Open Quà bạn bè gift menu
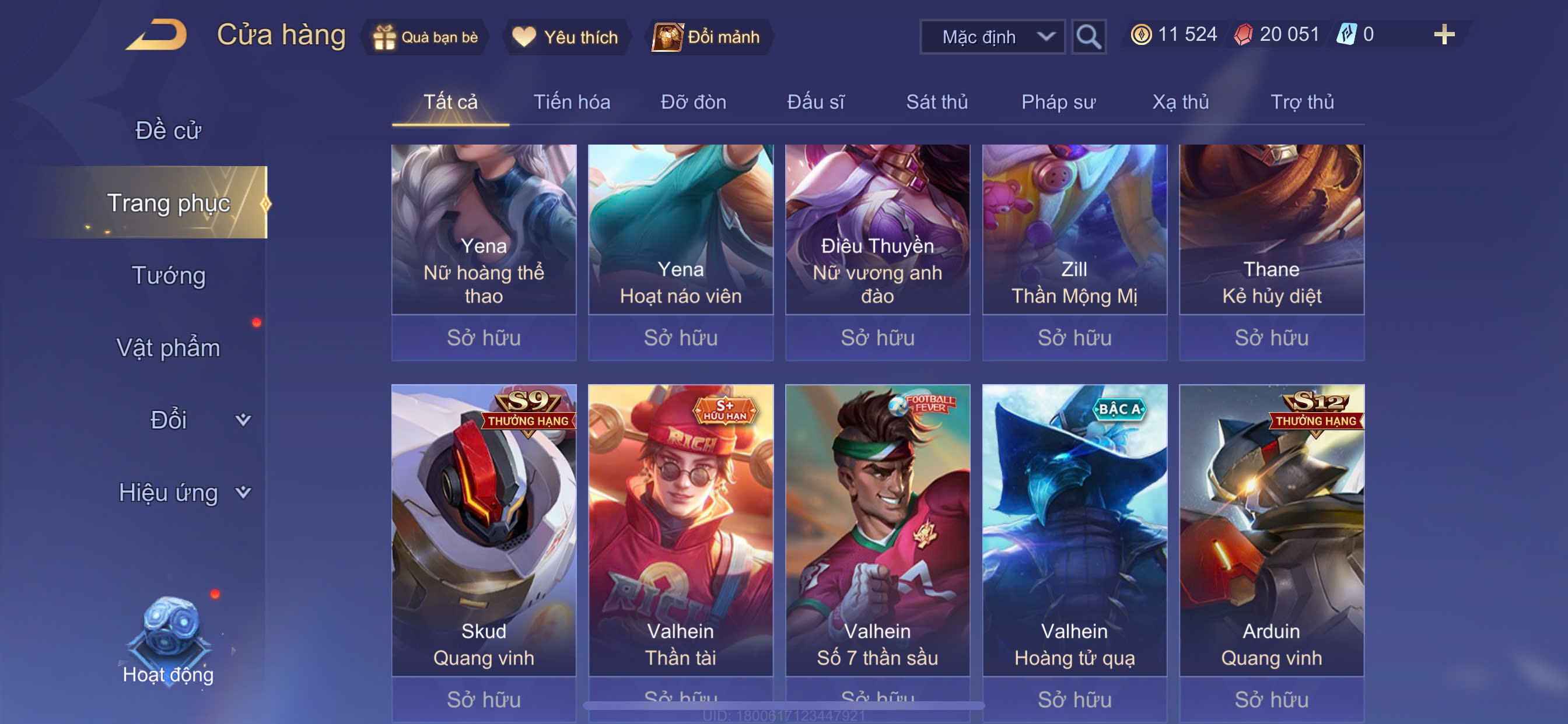The width and height of the screenshot is (1568, 724). pos(425,37)
